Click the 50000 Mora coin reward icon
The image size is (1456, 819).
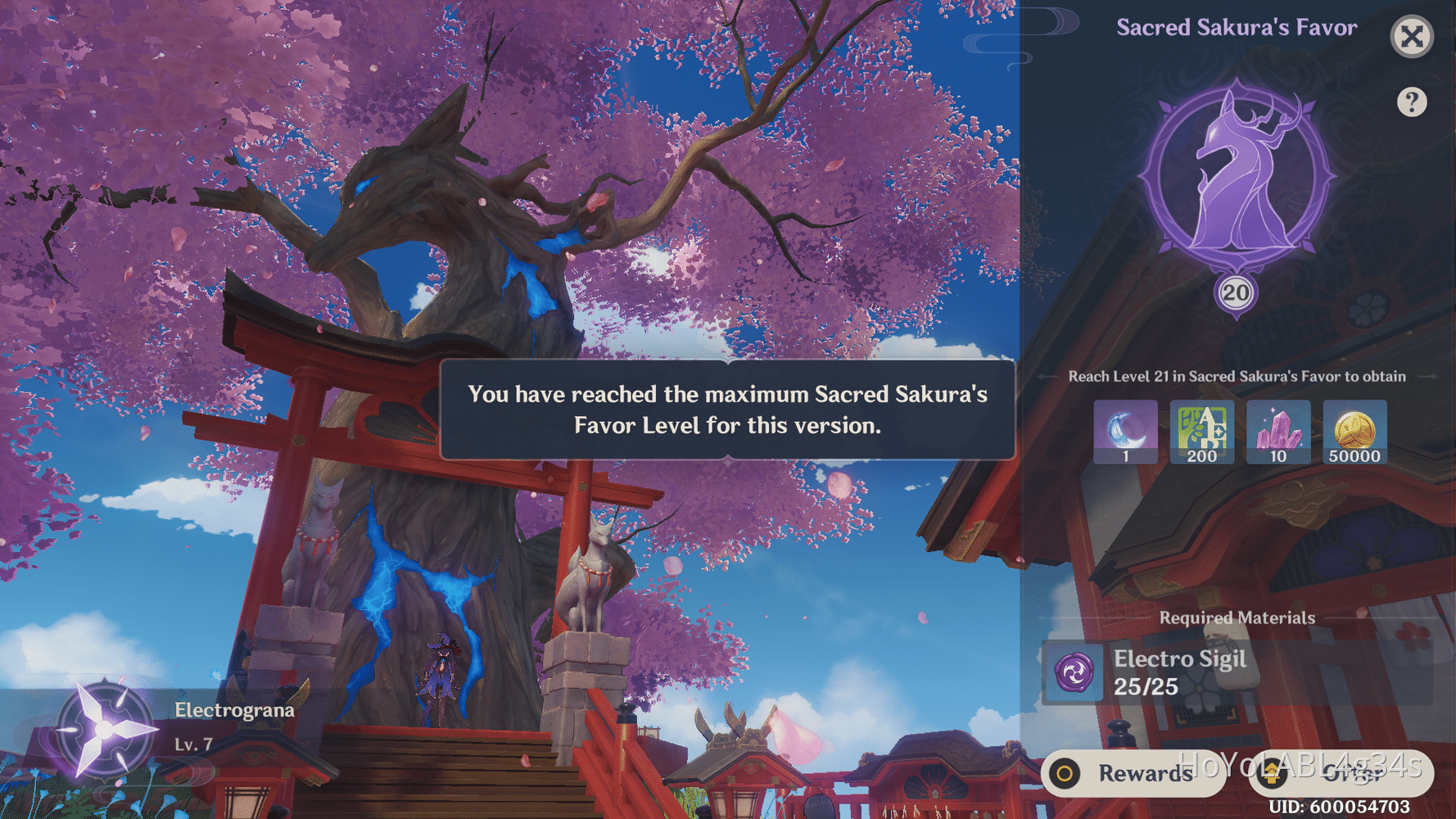(1354, 432)
